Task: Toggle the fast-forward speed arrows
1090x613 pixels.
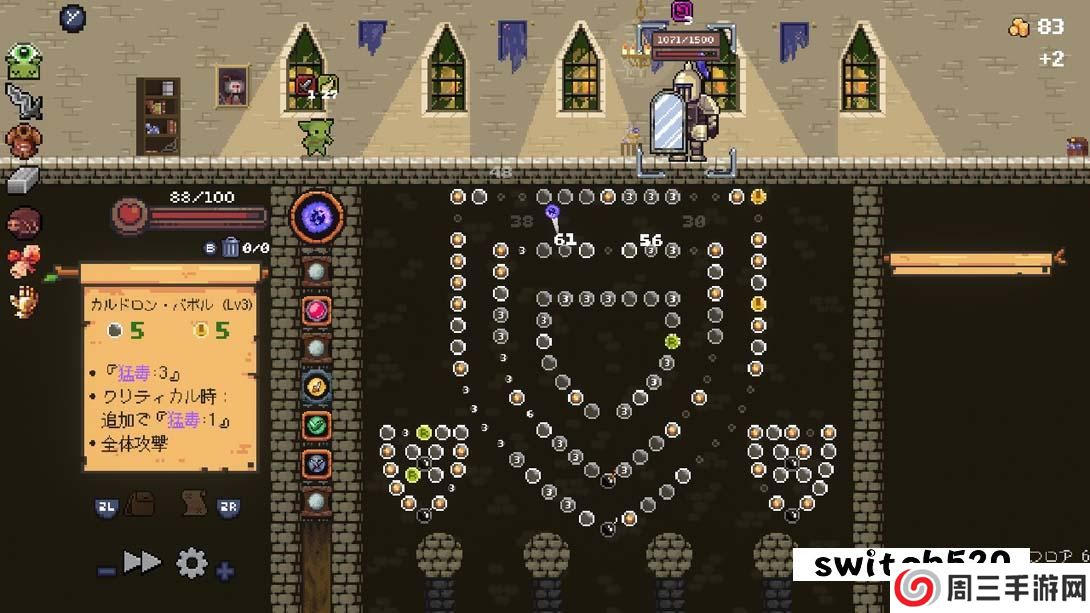Action: pos(142,562)
